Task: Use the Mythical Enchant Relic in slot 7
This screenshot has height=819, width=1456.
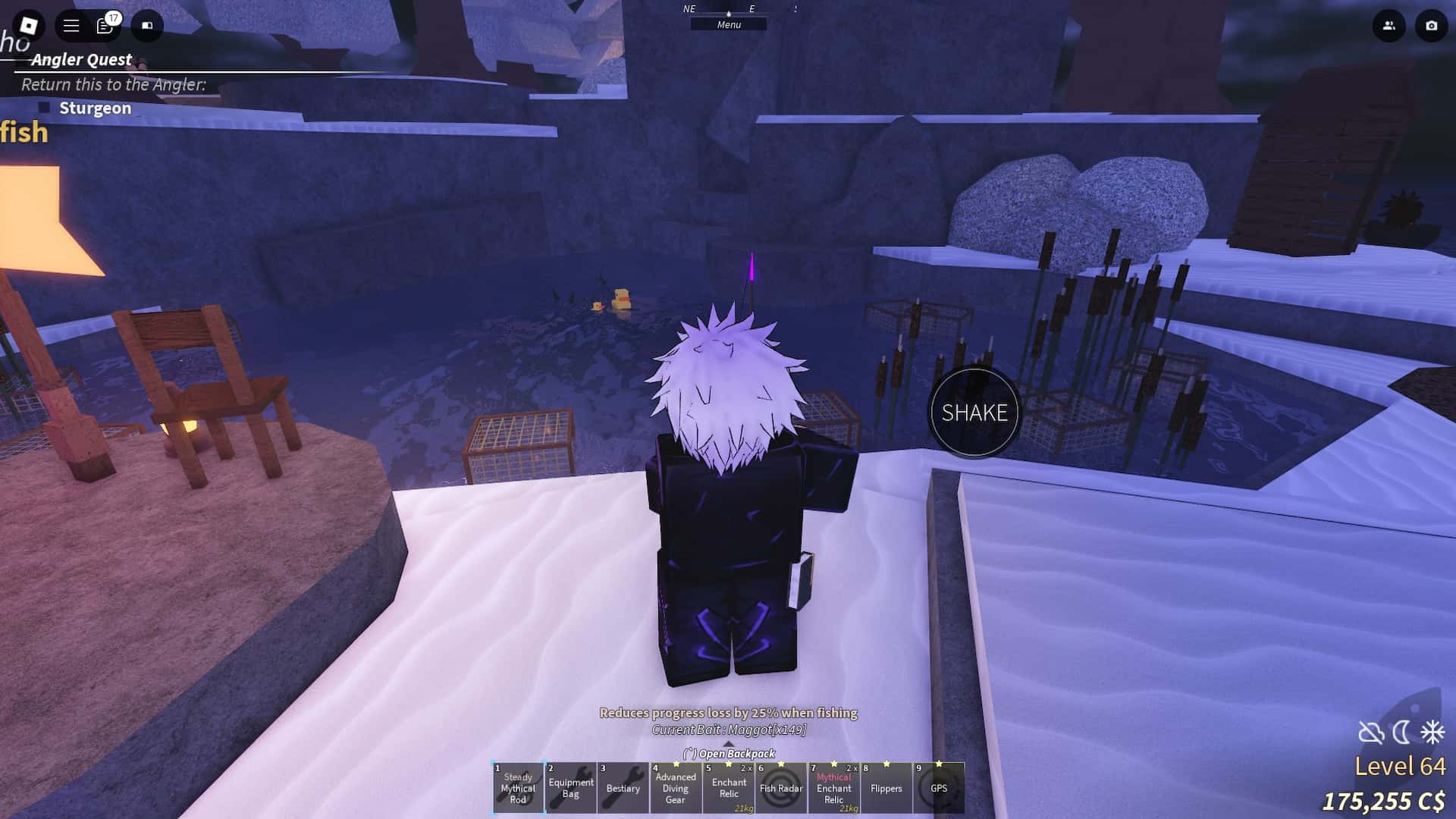Action: 940,789
